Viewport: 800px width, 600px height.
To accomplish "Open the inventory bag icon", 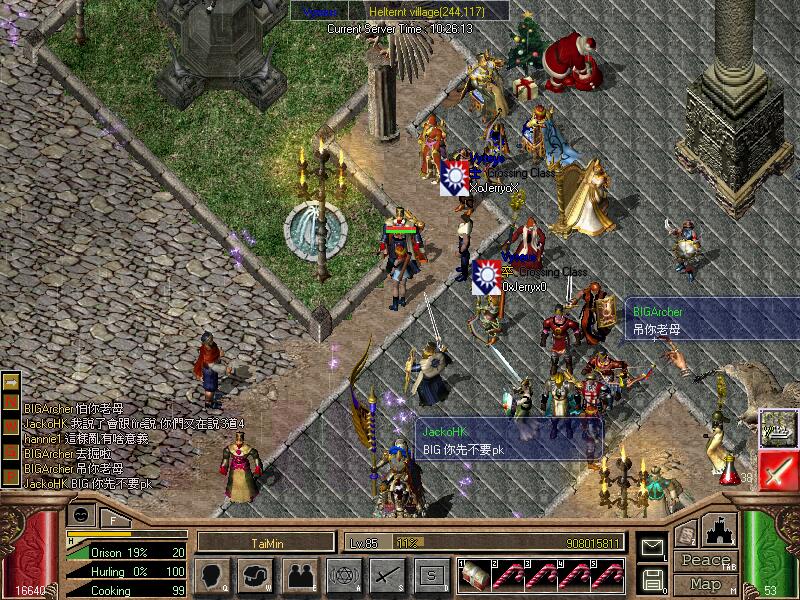I will click(x=255, y=574).
